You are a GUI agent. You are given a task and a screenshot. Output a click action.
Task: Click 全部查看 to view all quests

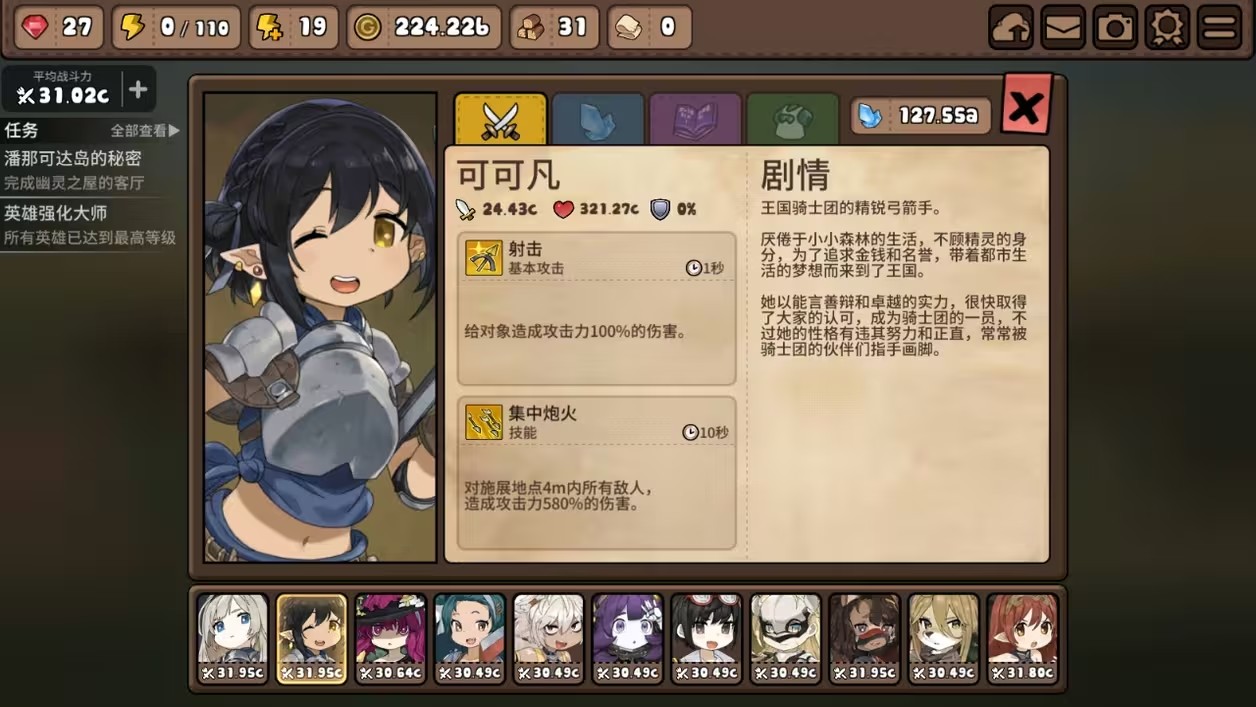[x=145, y=131]
